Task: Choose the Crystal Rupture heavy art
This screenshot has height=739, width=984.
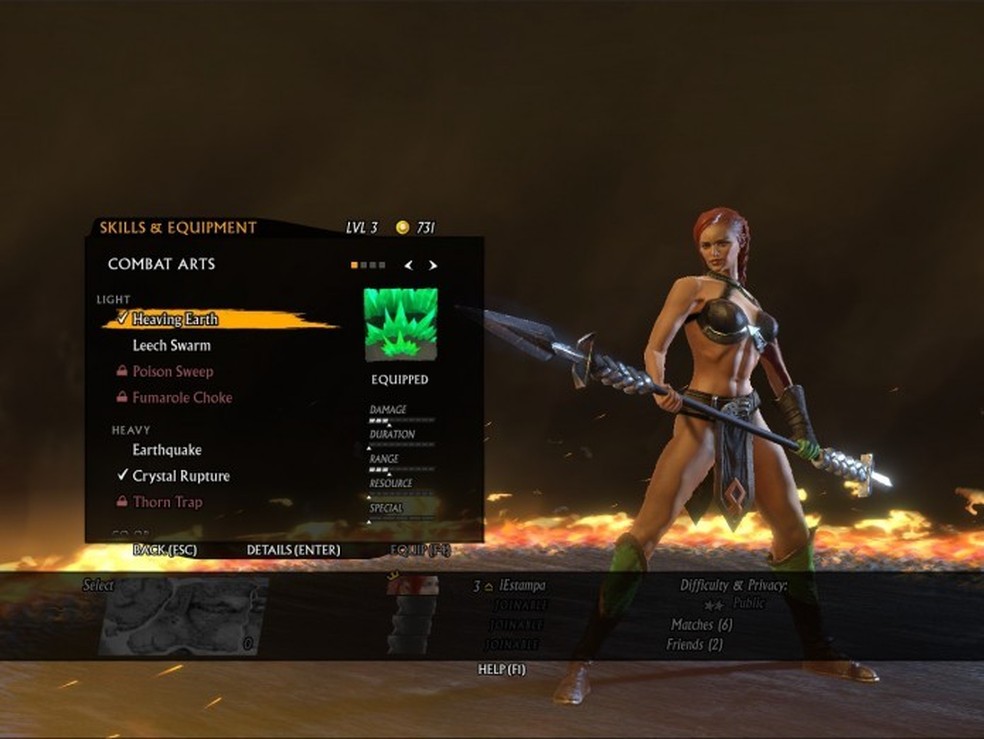Action: tap(180, 476)
